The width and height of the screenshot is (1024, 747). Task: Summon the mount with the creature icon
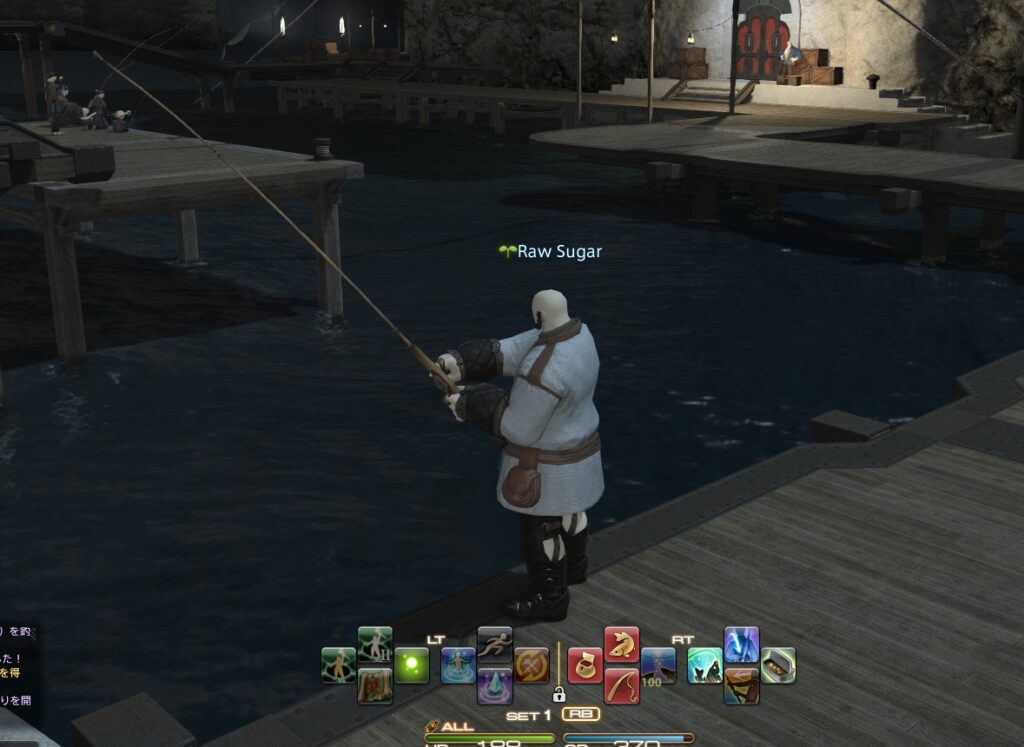[705, 665]
